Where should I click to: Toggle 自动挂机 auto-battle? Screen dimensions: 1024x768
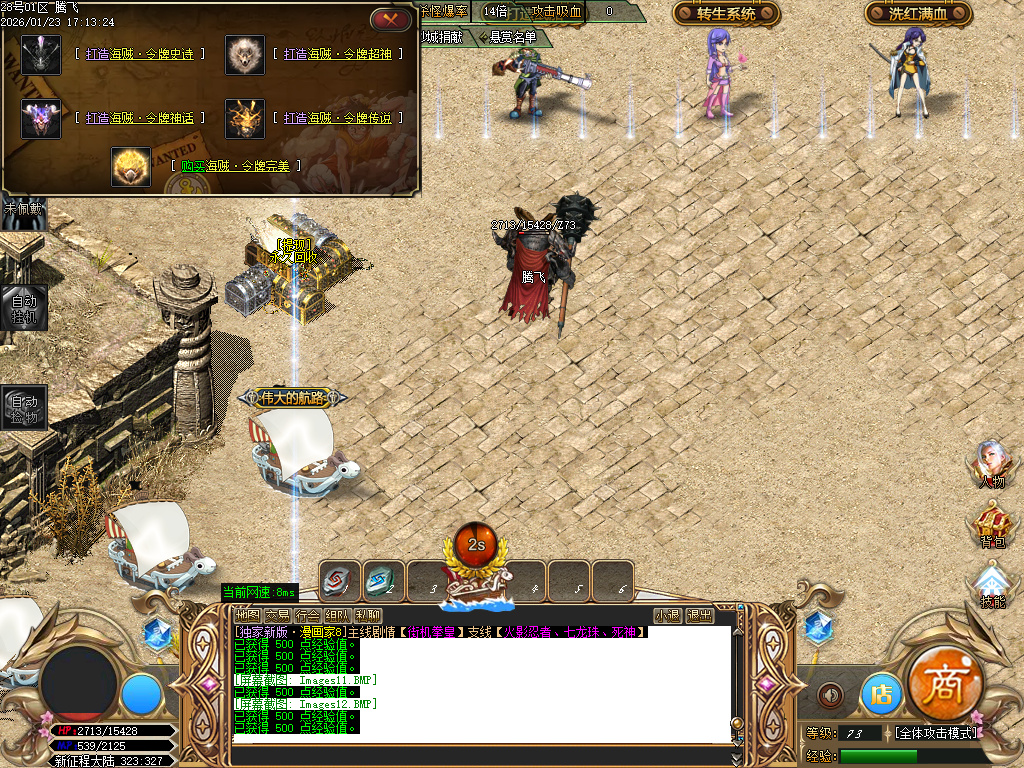click(23, 308)
